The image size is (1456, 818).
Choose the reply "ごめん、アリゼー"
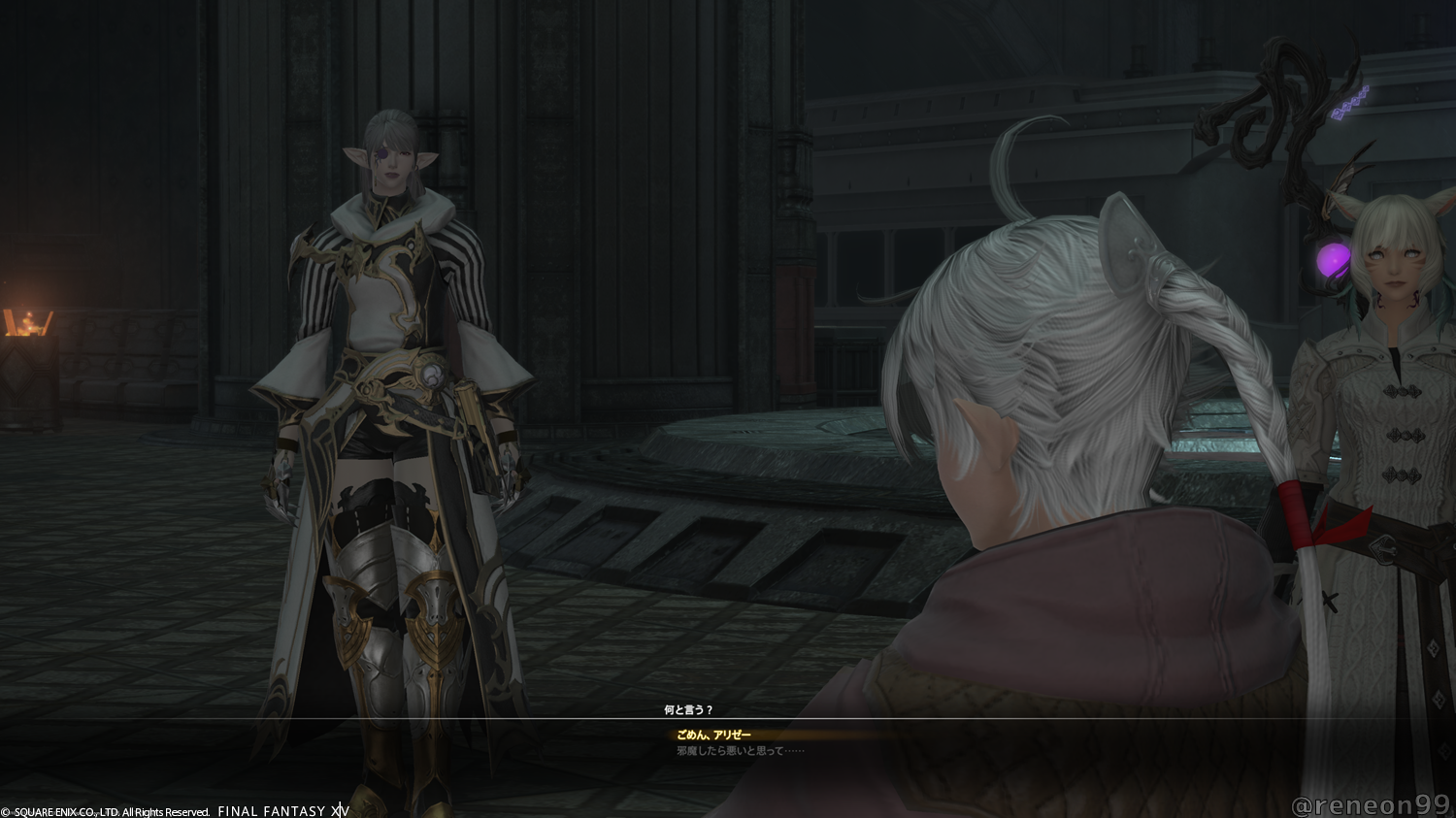(x=713, y=736)
